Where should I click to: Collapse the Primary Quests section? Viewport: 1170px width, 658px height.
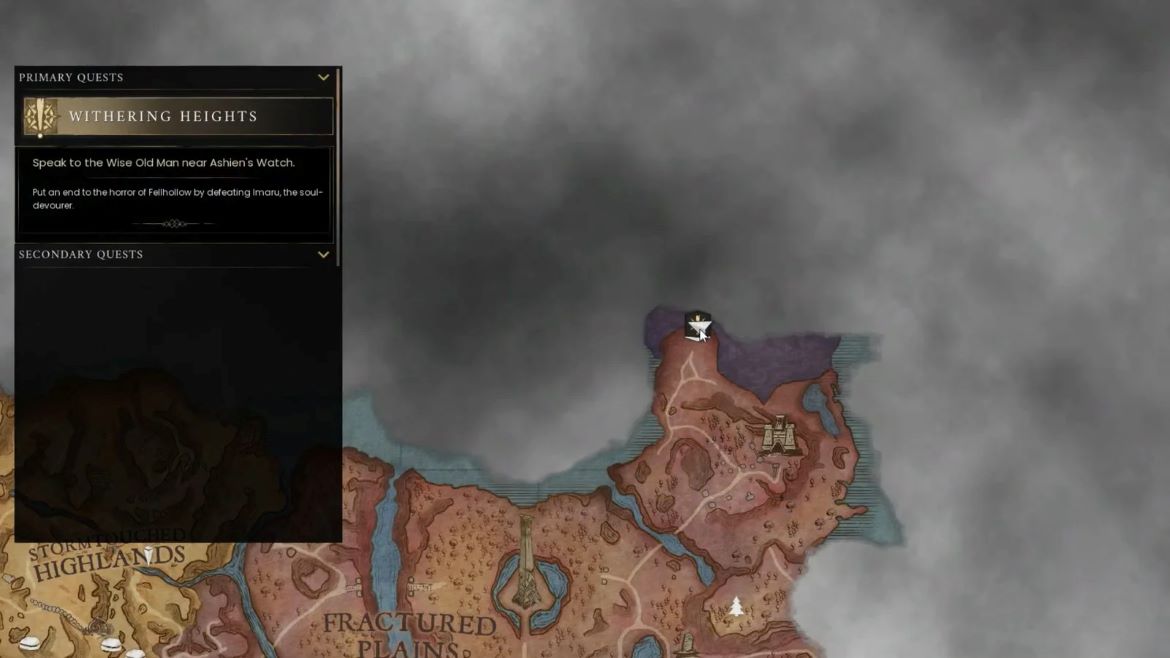pos(323,77)
